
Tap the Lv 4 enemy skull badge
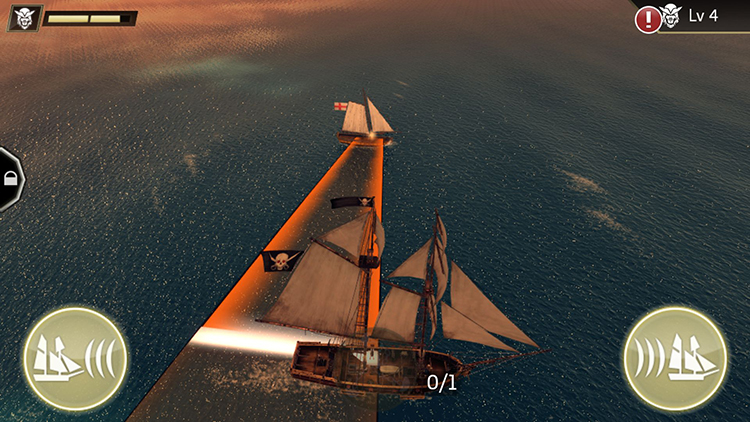coord(672,16)
